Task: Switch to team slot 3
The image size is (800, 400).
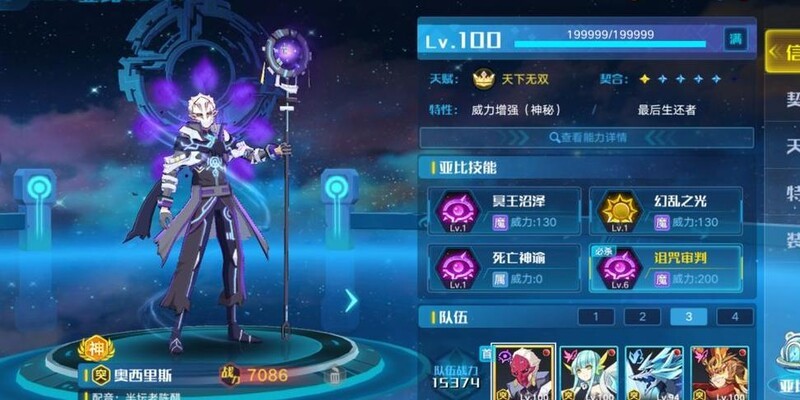Action: [688, 318]
